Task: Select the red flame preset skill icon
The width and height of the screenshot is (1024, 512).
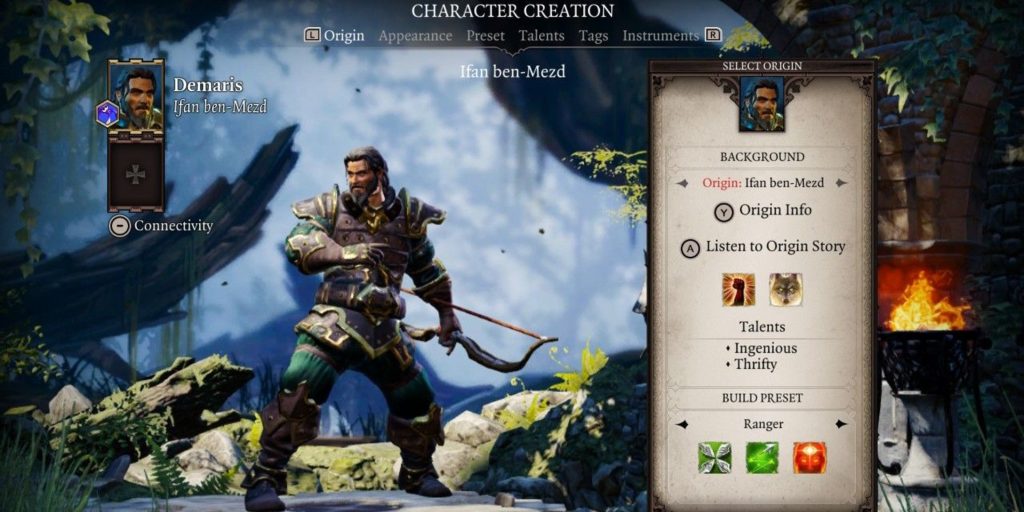Action: coord(809,458)
